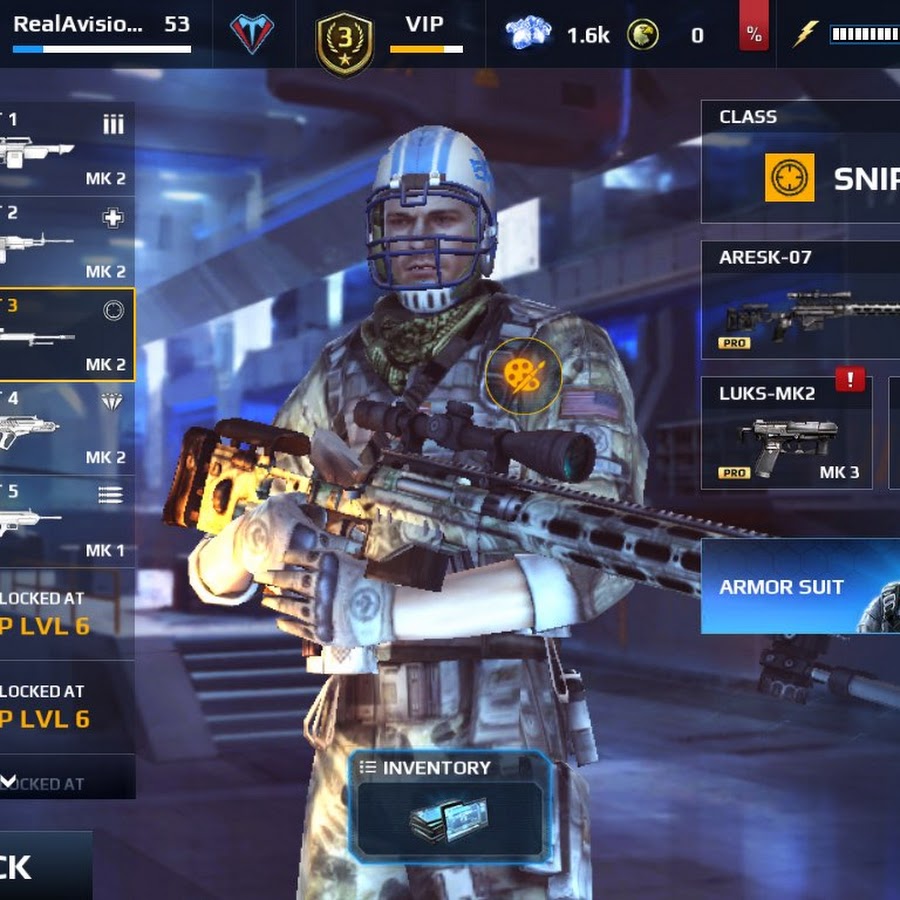This screenshot has height=900, width=900.
Task: Open the diamond dust currency shop
Action: (529, 35)
